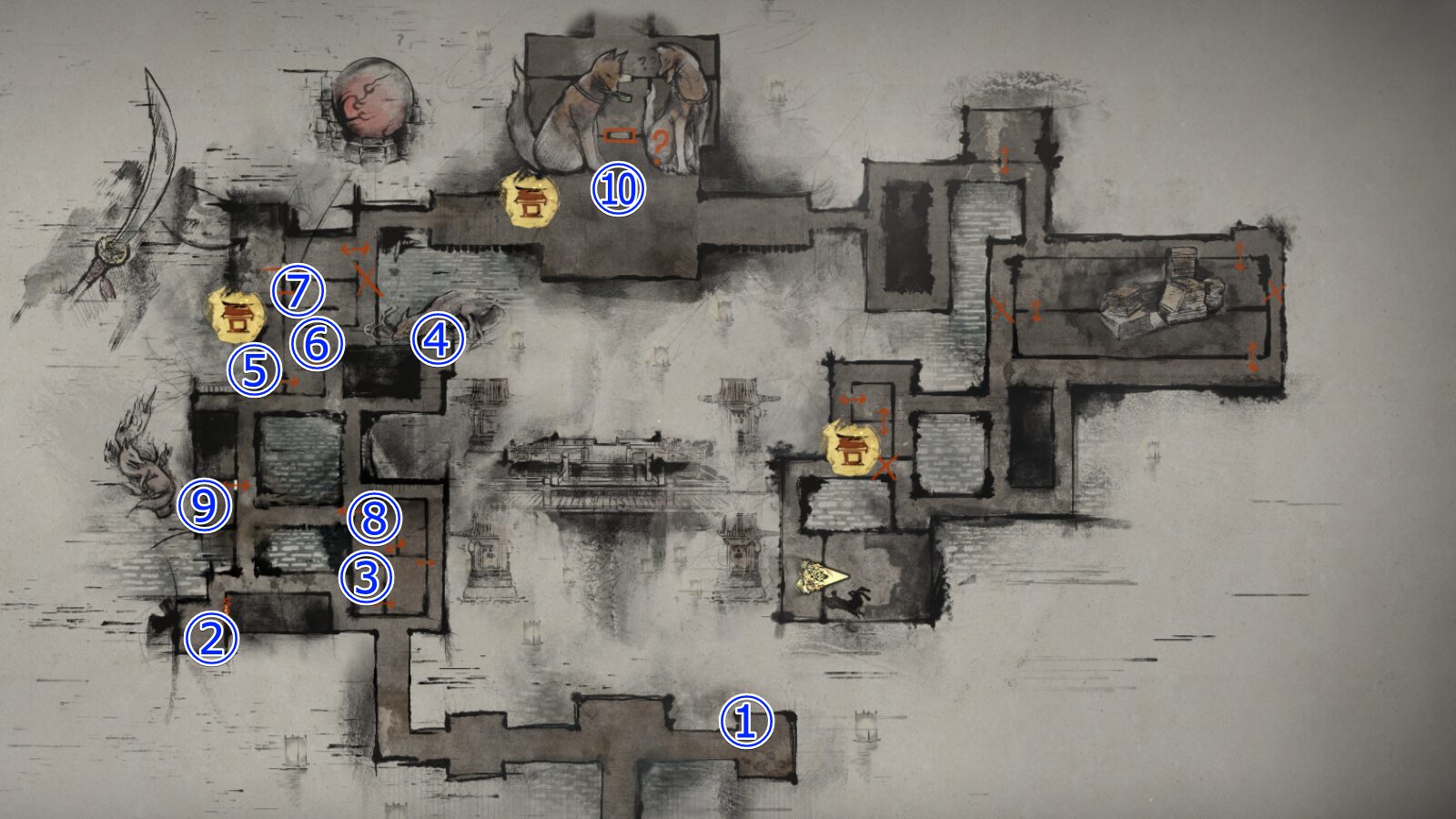The image size is (1456, 819).
Task: Expand the horizontal double arrow above the right shrine
Action: (x=853, y=399)
